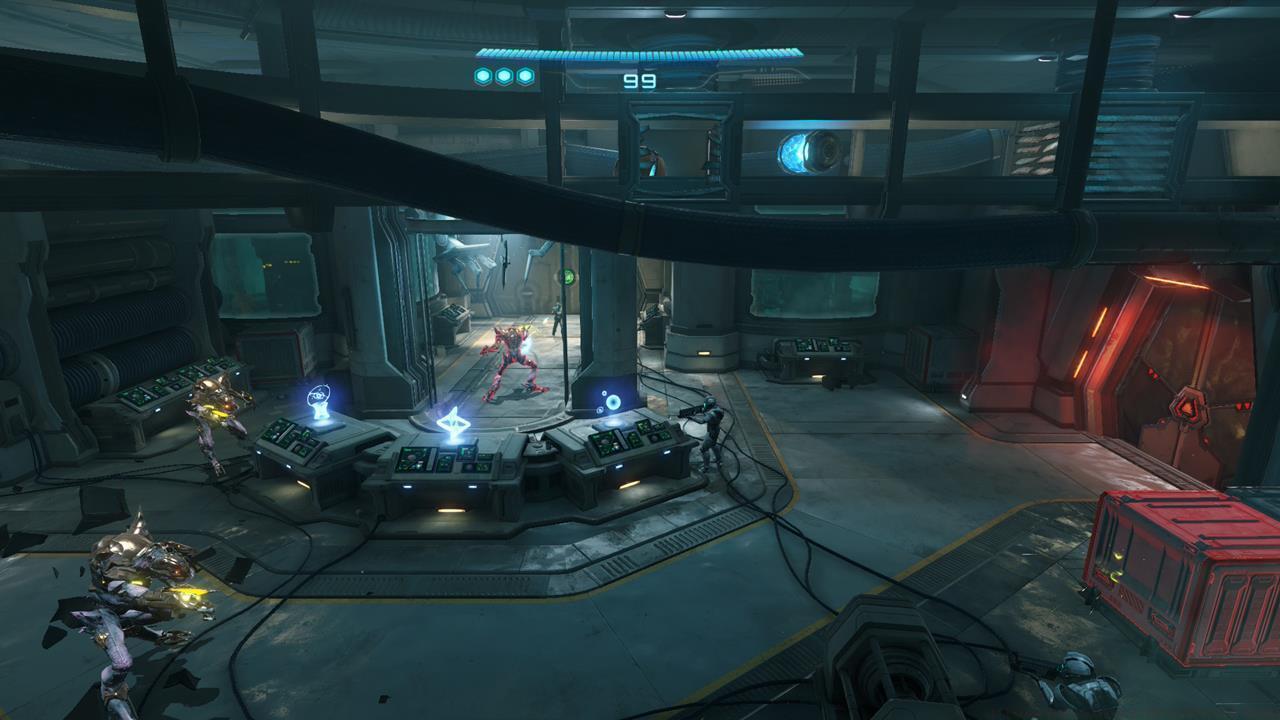1280x720 pixels.
Task: Expand the center console's display cluster
Action: 444,461
